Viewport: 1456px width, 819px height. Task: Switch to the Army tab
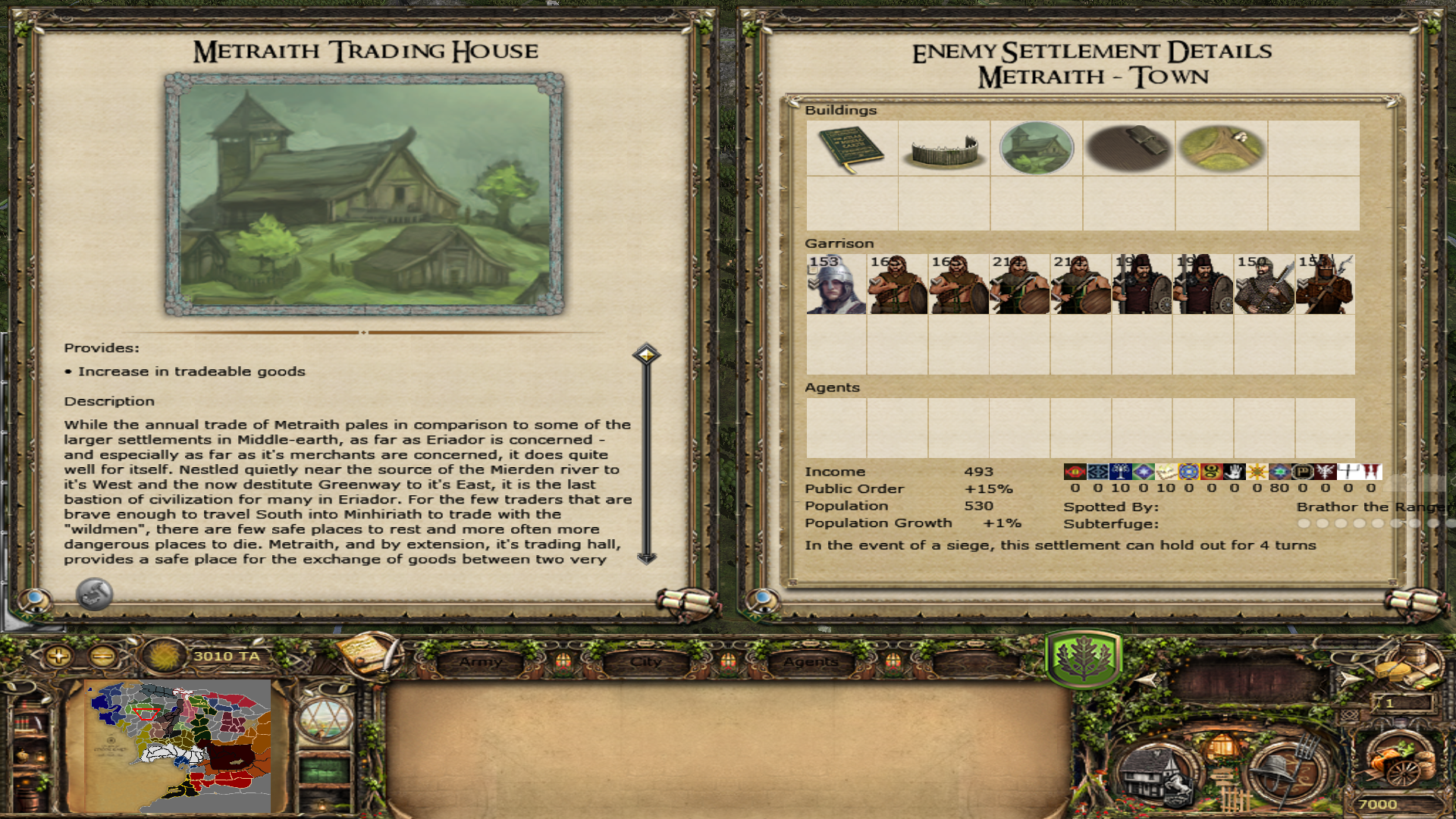coord(481,662)
